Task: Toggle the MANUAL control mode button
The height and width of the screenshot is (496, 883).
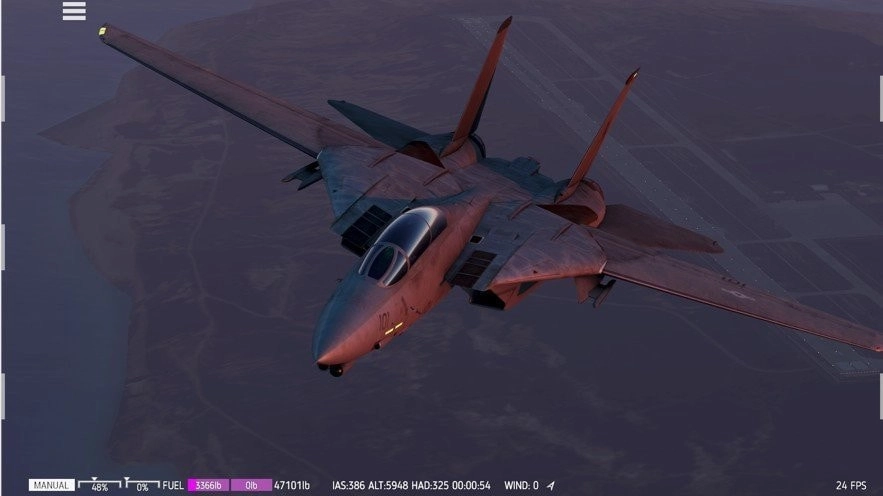Action: [51, 485]
